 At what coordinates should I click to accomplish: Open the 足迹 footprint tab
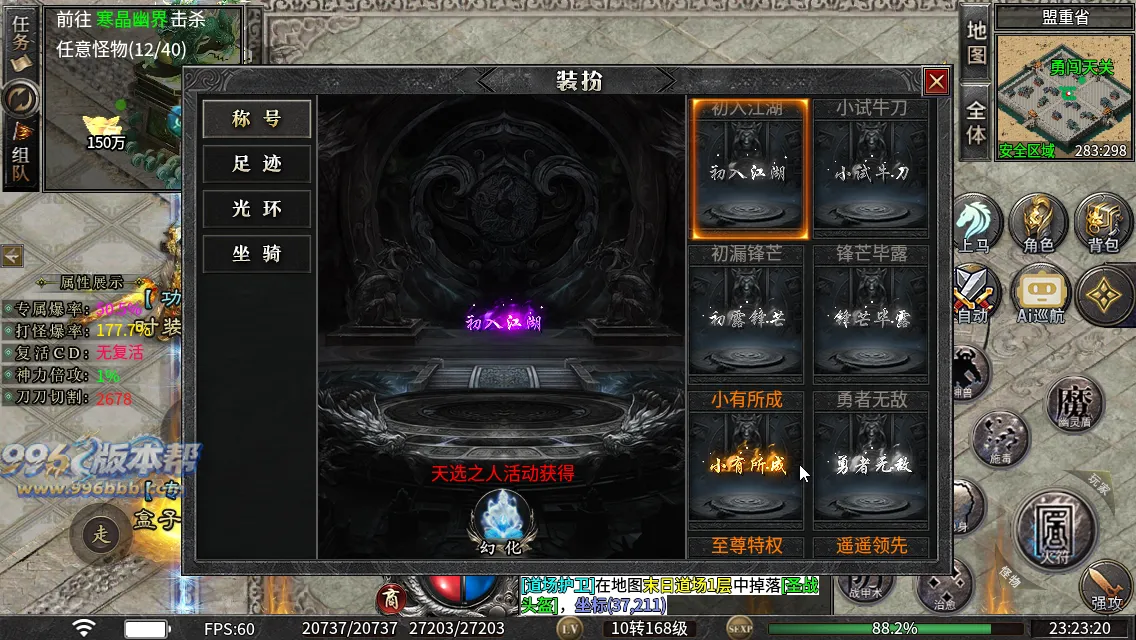pos(257,164)
